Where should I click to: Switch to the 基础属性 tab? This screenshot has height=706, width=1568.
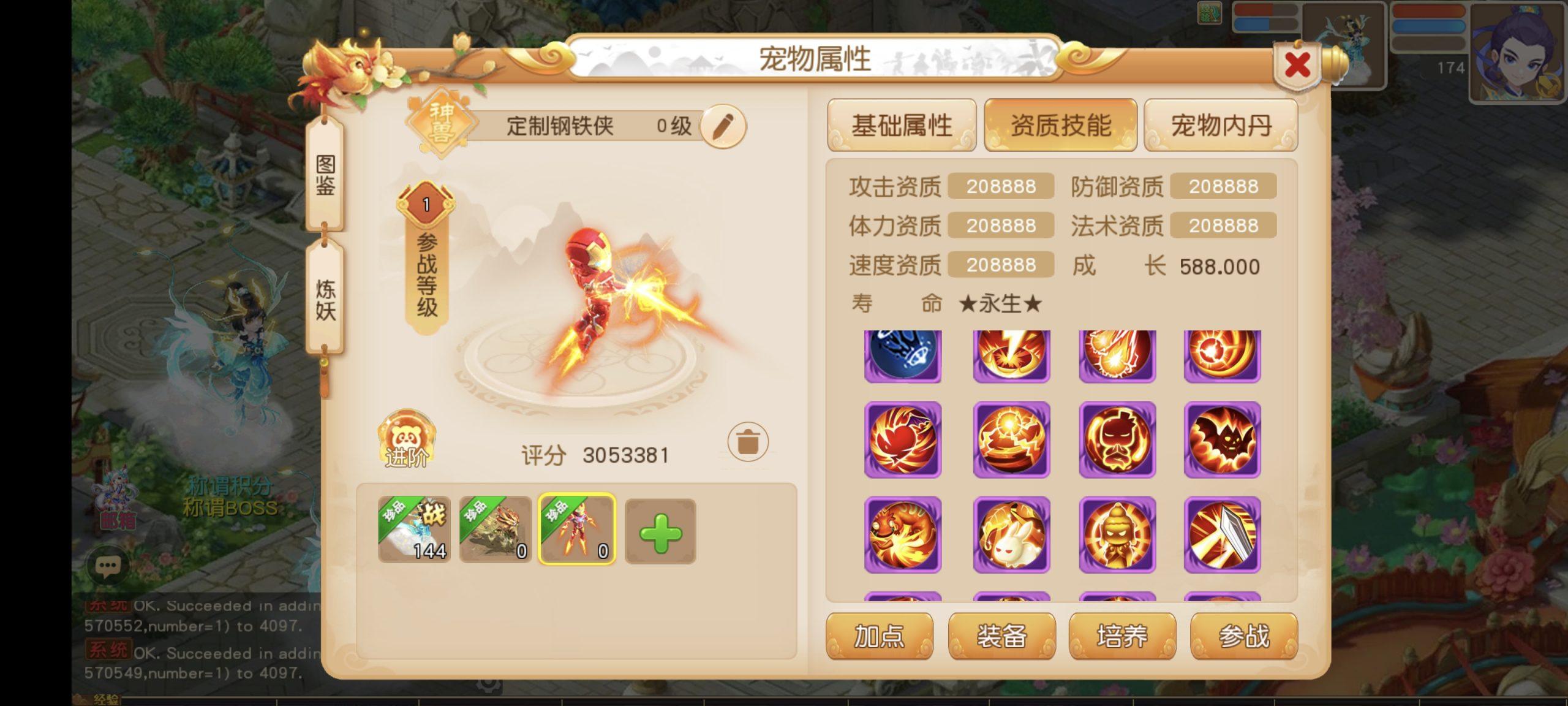902,126
